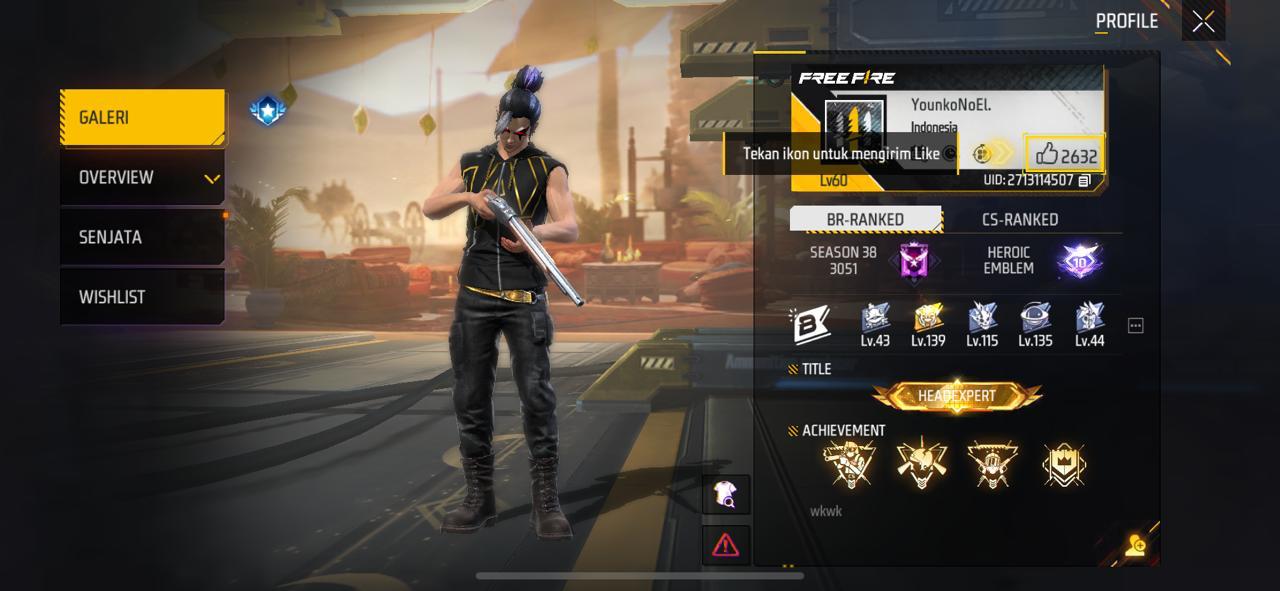View the crown shield achievement
The height and width of the screenshot is (591, 1280).
1063,465
